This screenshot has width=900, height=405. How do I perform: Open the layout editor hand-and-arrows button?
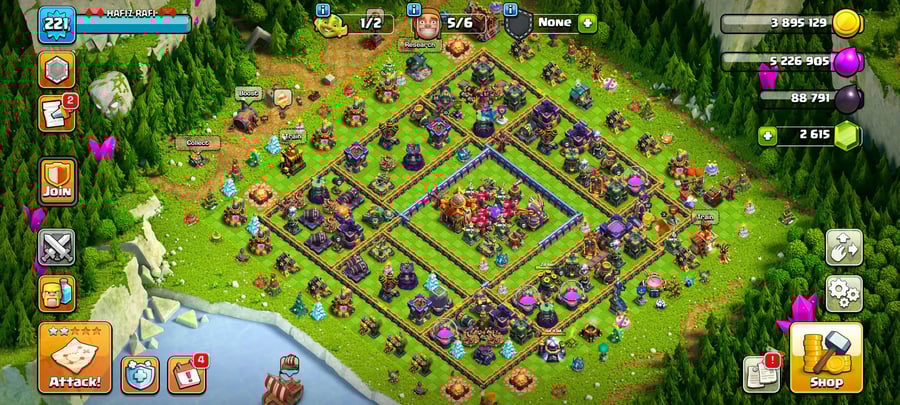point(843,247)
